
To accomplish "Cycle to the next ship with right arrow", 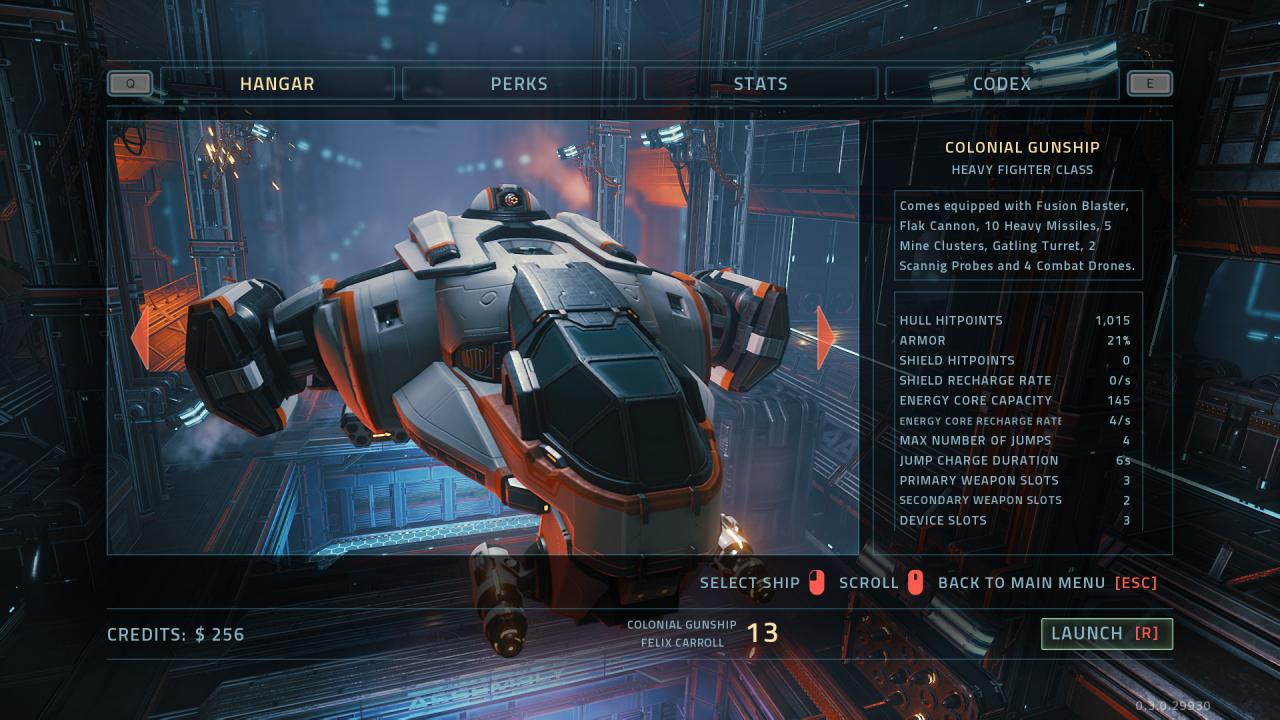I will point(826,337).
